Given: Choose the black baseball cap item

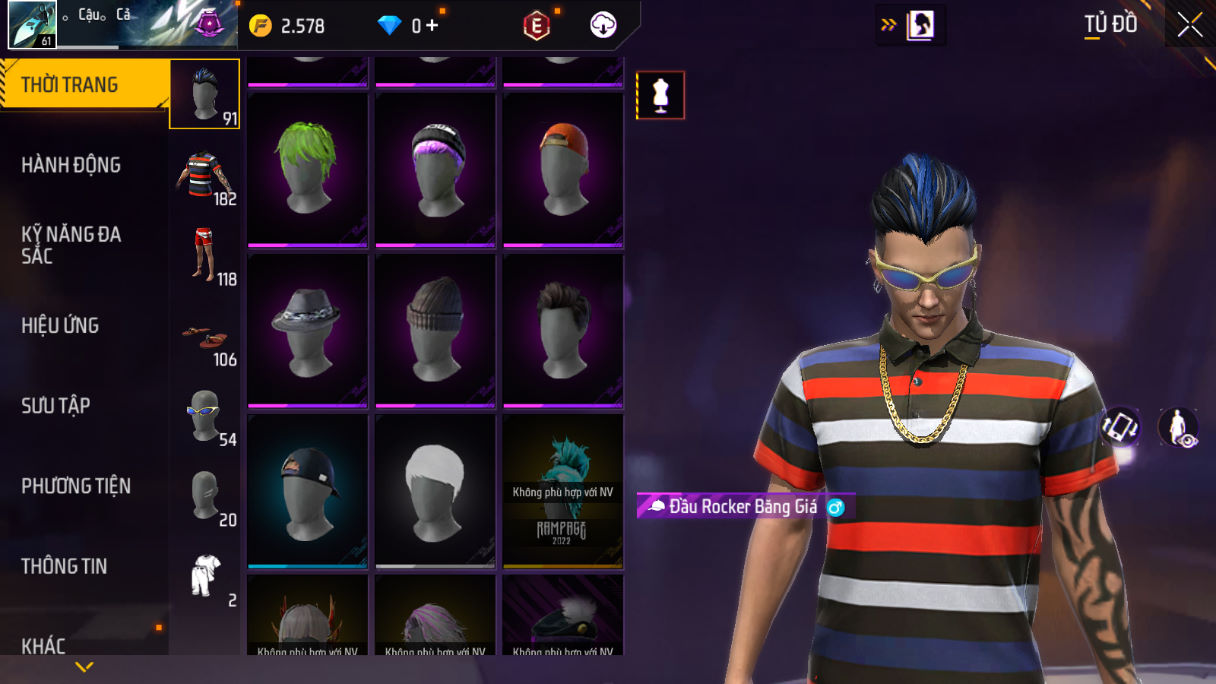Looking at the screenshot, I should pos(308,490).
